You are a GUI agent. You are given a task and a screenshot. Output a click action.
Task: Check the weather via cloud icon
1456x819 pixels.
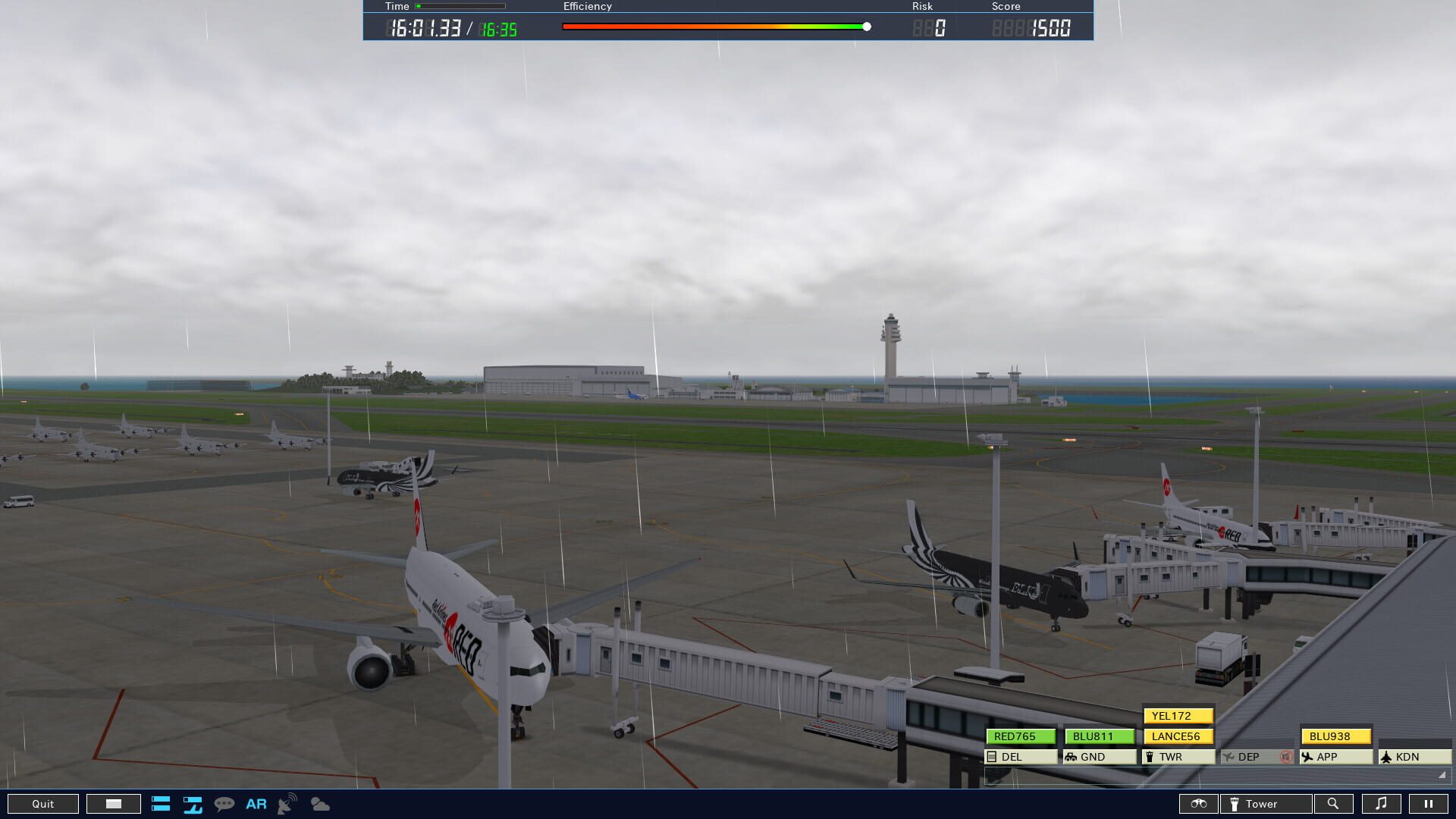(x=319, y=804)
